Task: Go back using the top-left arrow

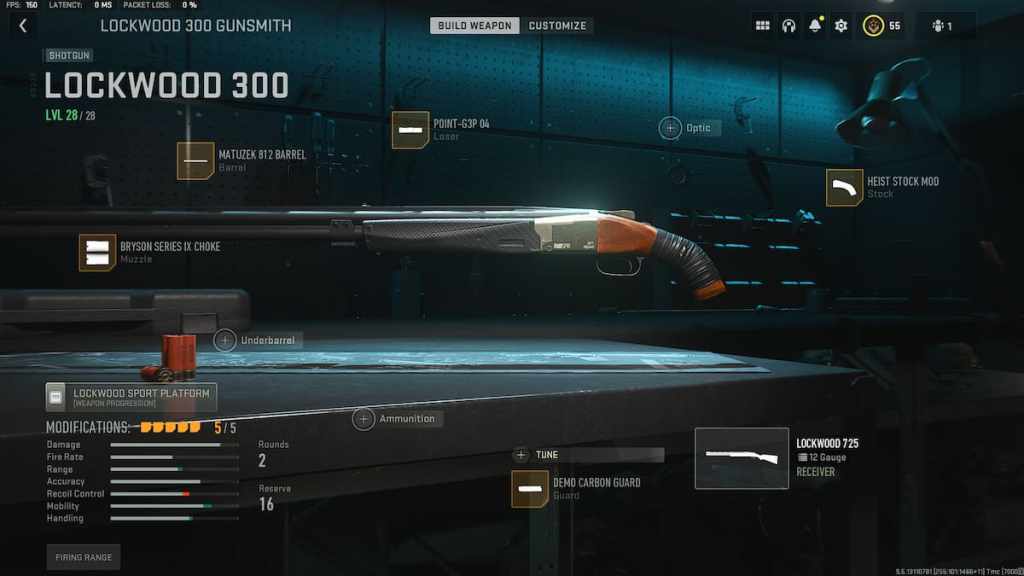Action: (23, 26)
